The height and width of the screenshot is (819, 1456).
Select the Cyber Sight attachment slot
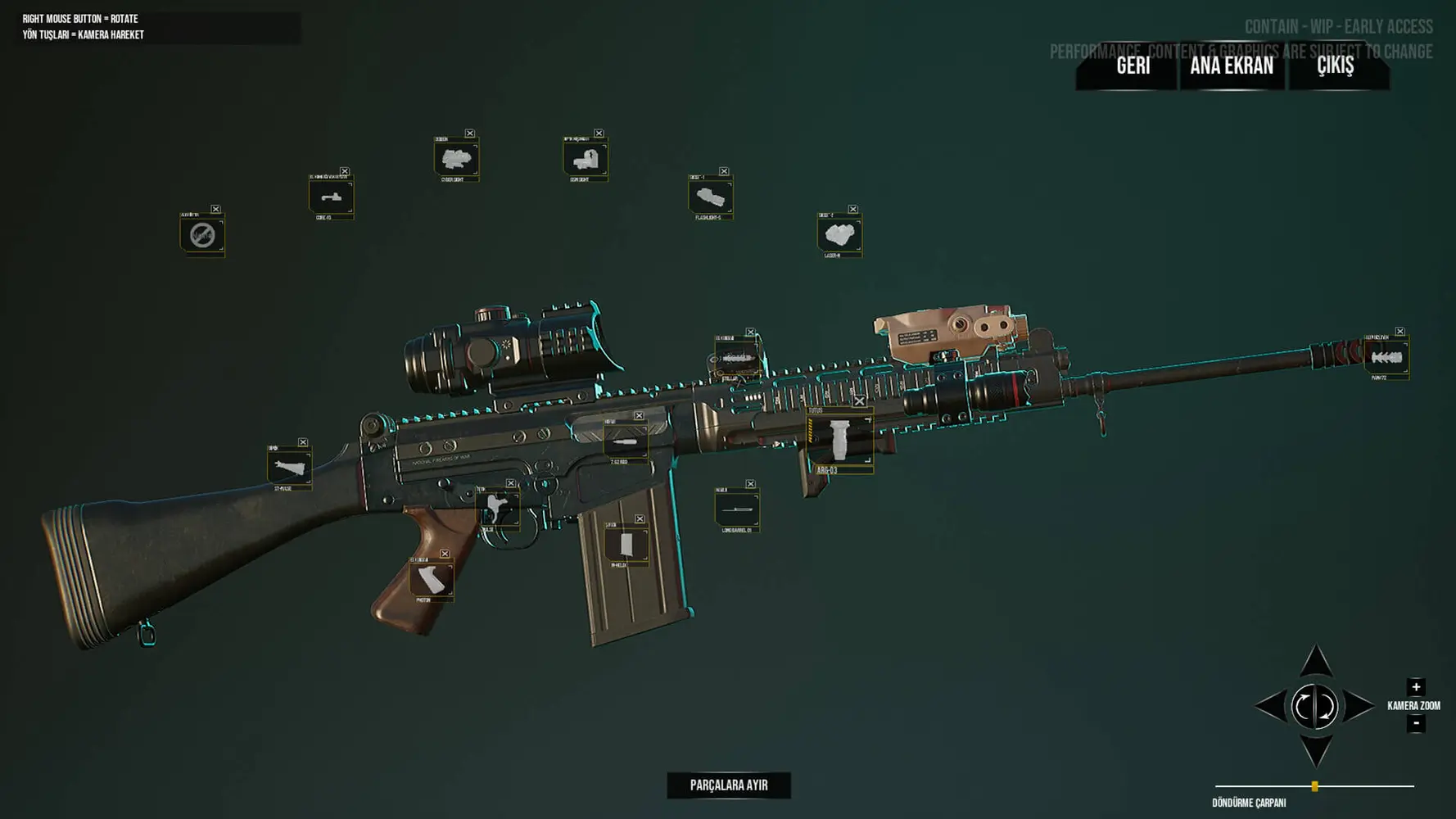[x=455, y=159]
